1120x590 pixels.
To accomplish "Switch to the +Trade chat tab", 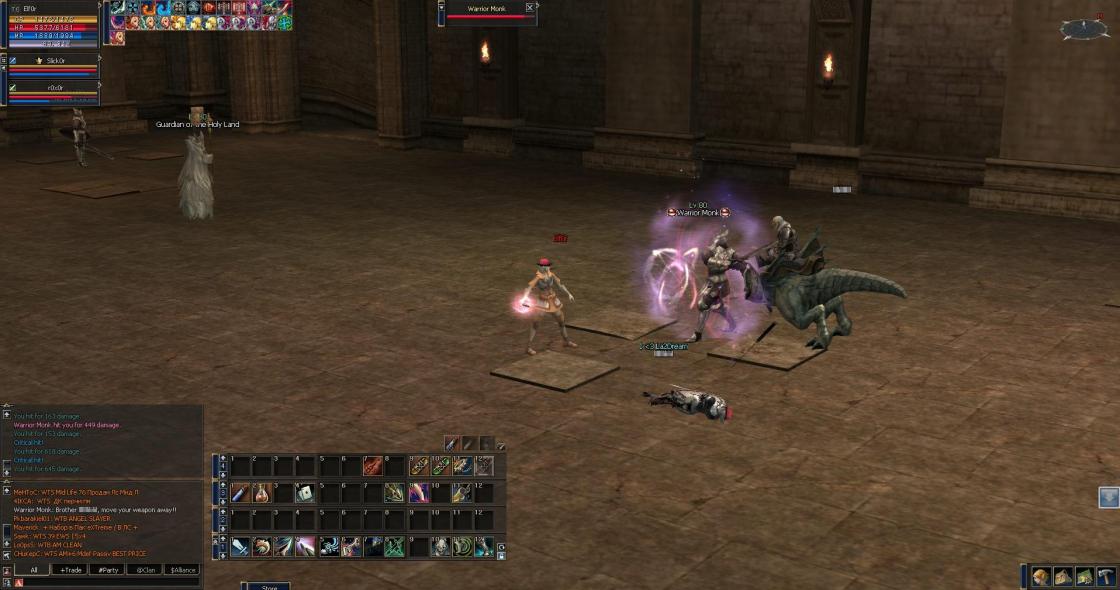I will [71, 570].
